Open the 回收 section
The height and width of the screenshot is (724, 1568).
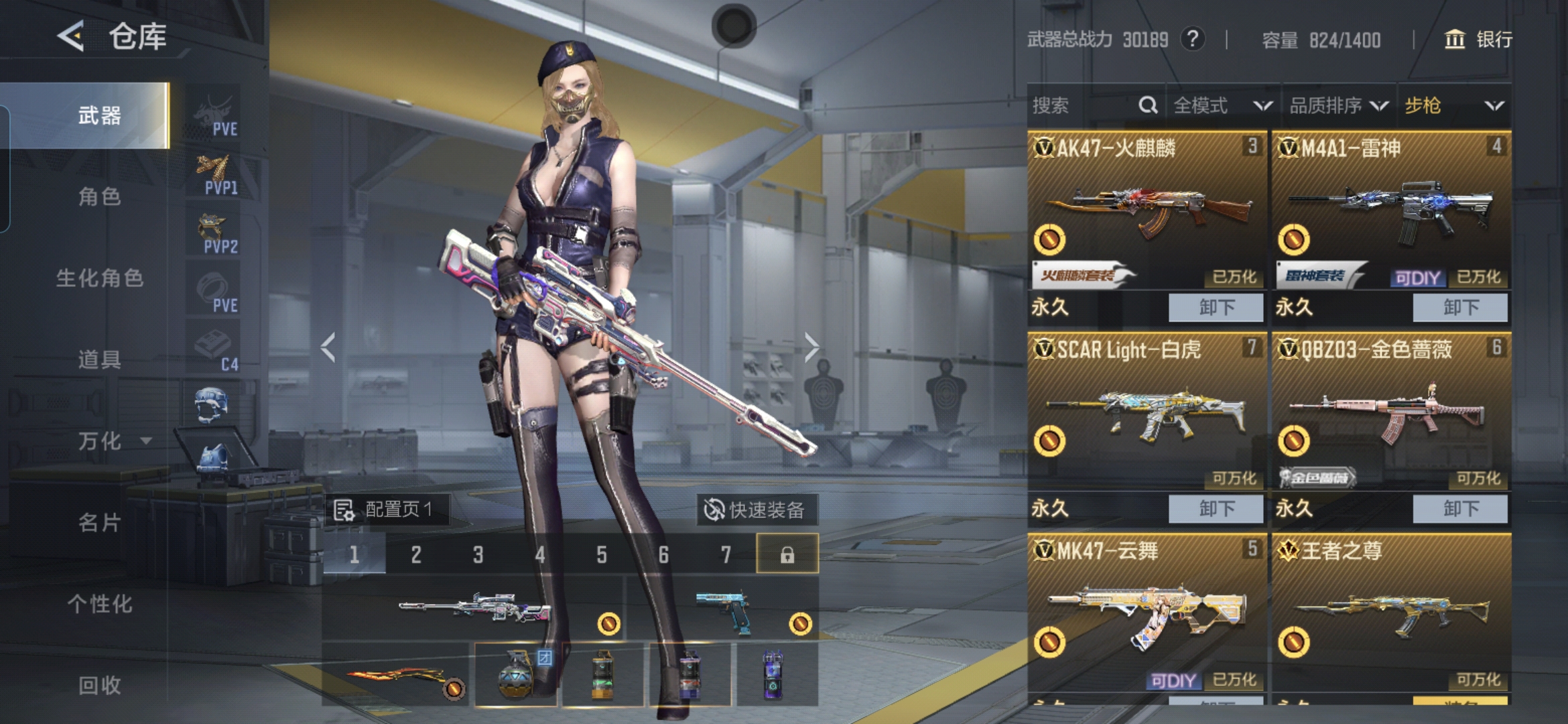tap(99, 685)
